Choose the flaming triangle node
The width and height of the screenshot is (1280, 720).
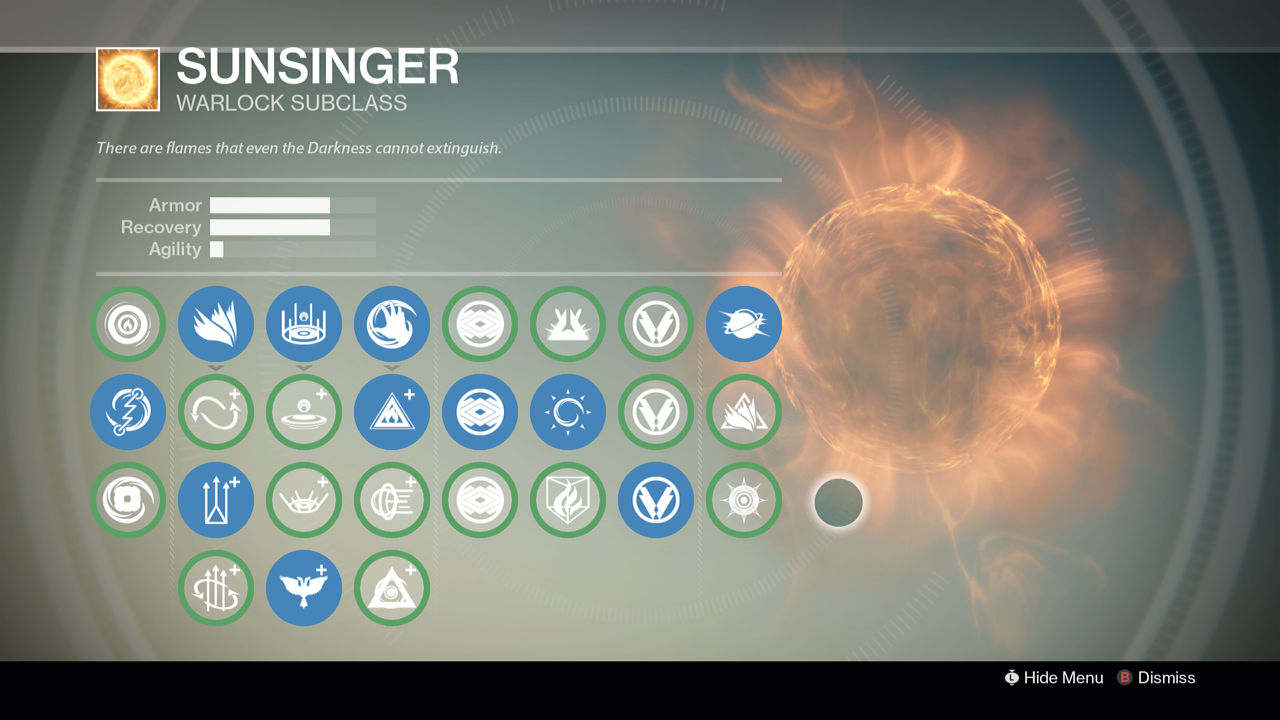point(744,412)
